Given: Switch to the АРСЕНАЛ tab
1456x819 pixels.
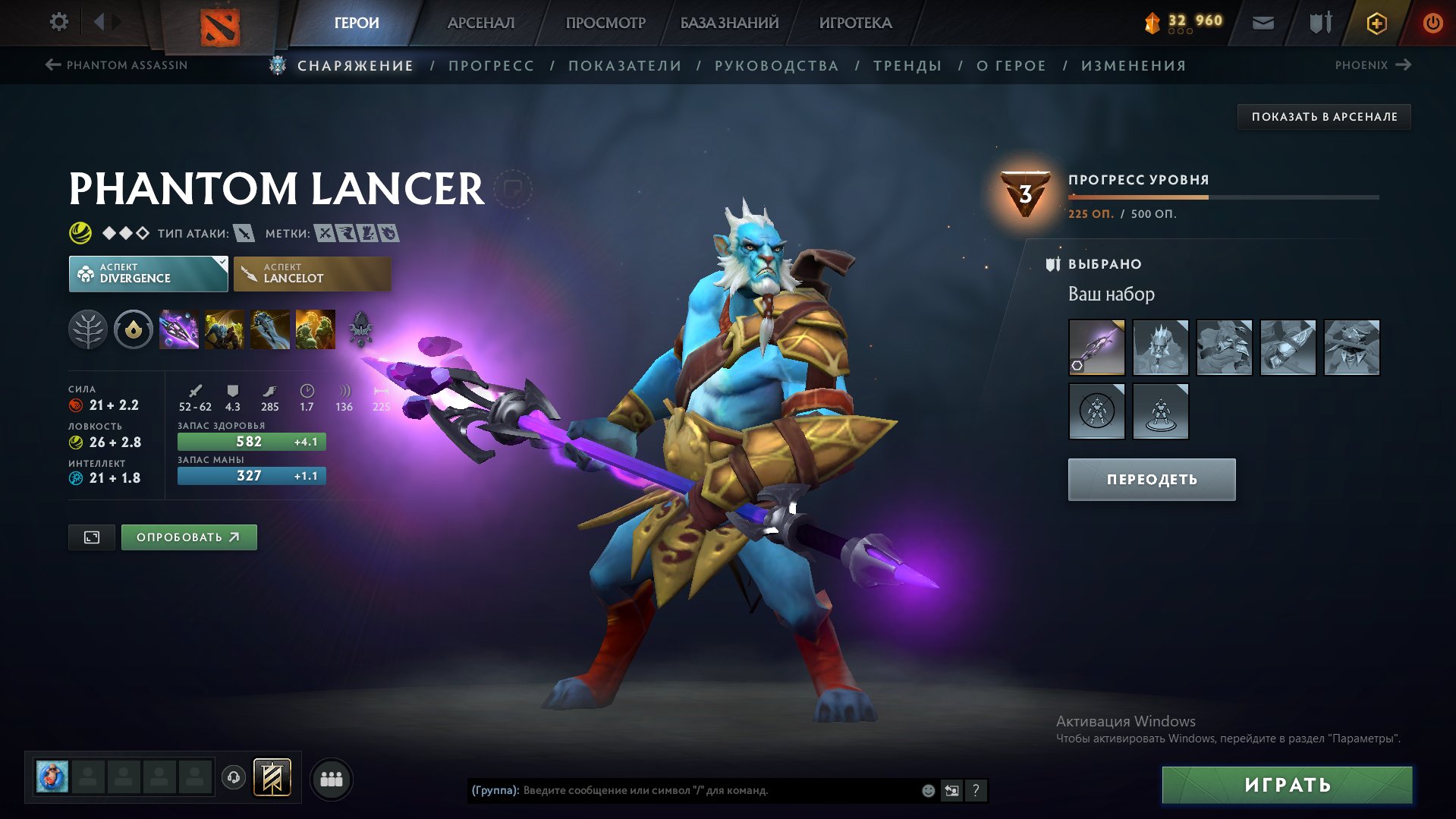Looking at the screenshot, I should [480, 22].
